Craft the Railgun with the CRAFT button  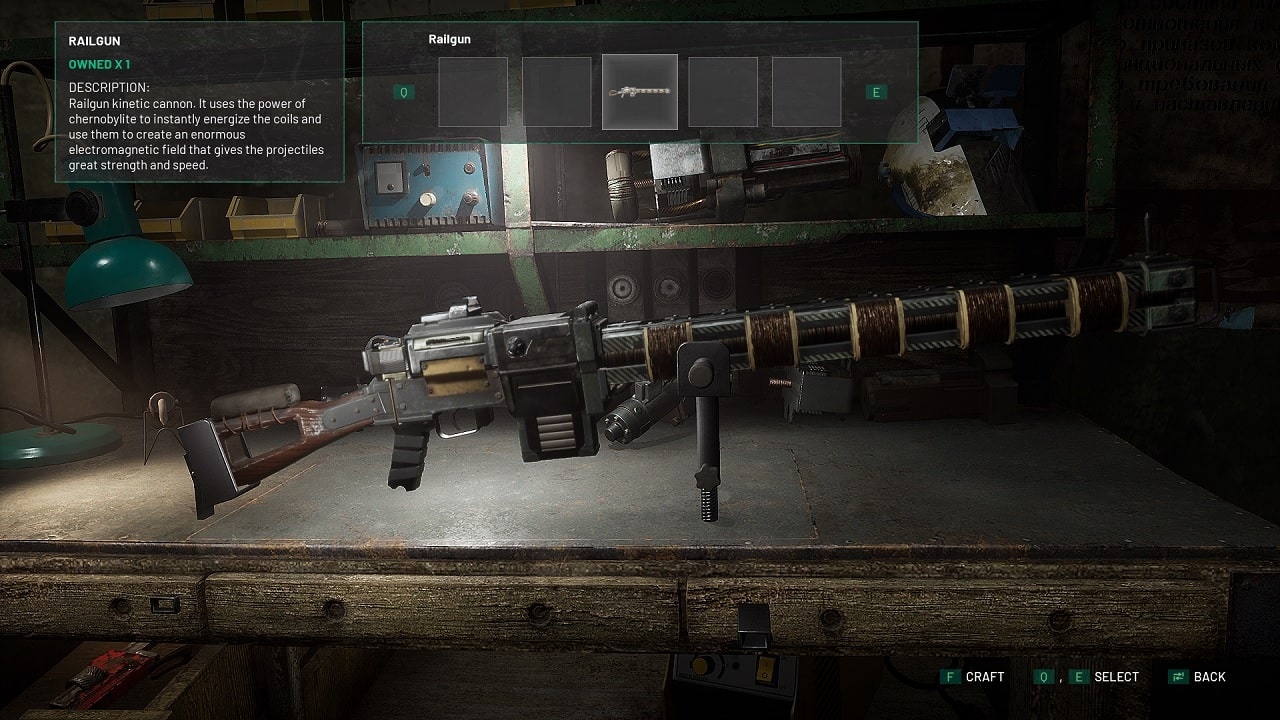pos(973,677)
